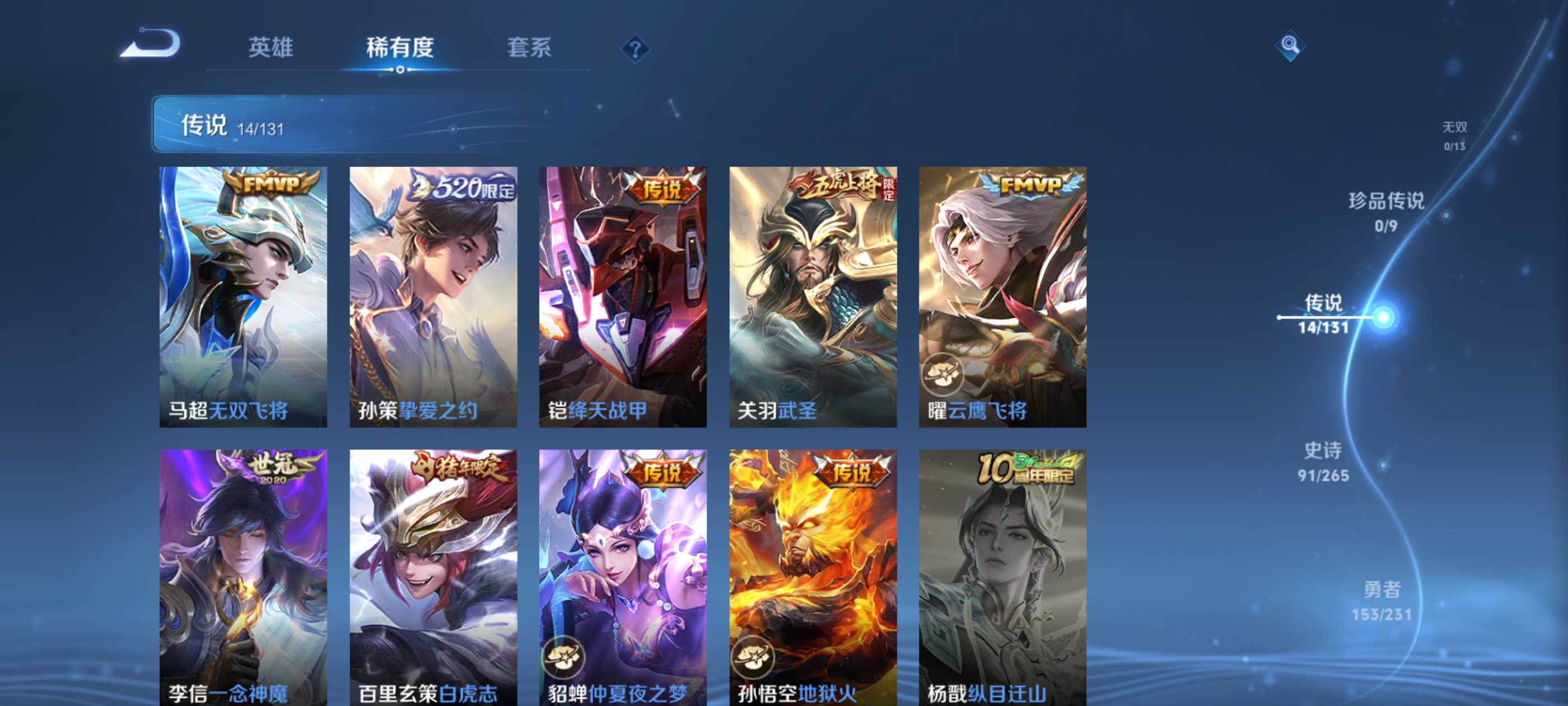The image size is (1568, 706).
Task: View the 铠 绛天战甲 skin card
Action: 623,296
